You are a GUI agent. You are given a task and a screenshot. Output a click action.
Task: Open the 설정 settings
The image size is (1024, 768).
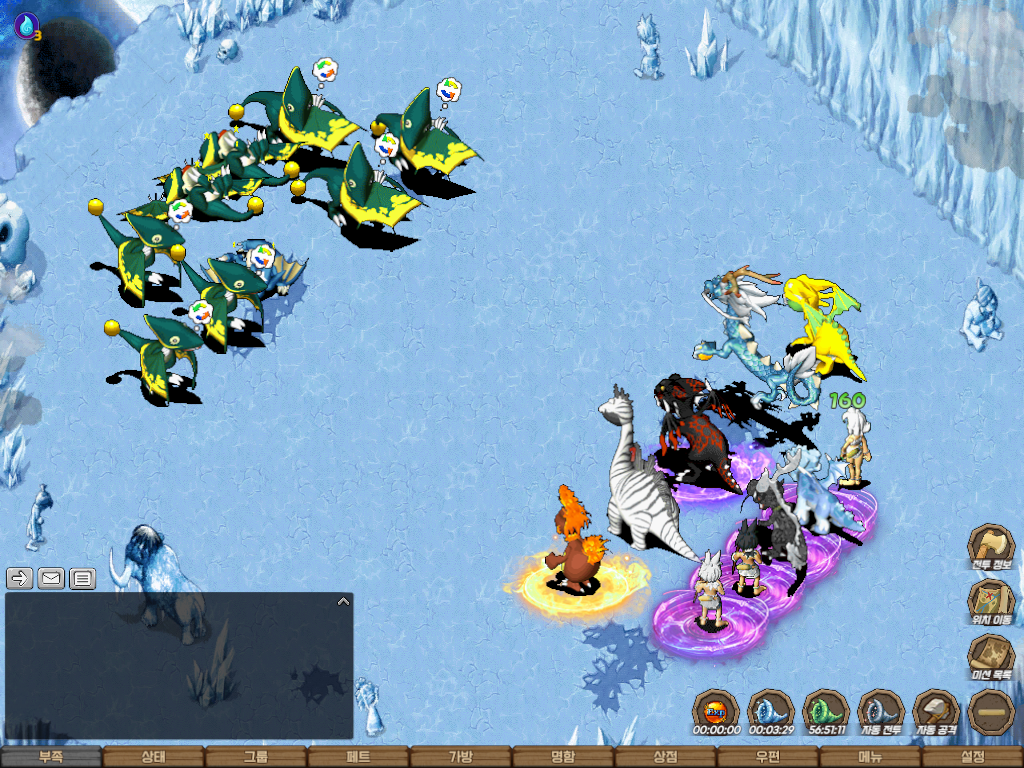click(x=972, y=757)
